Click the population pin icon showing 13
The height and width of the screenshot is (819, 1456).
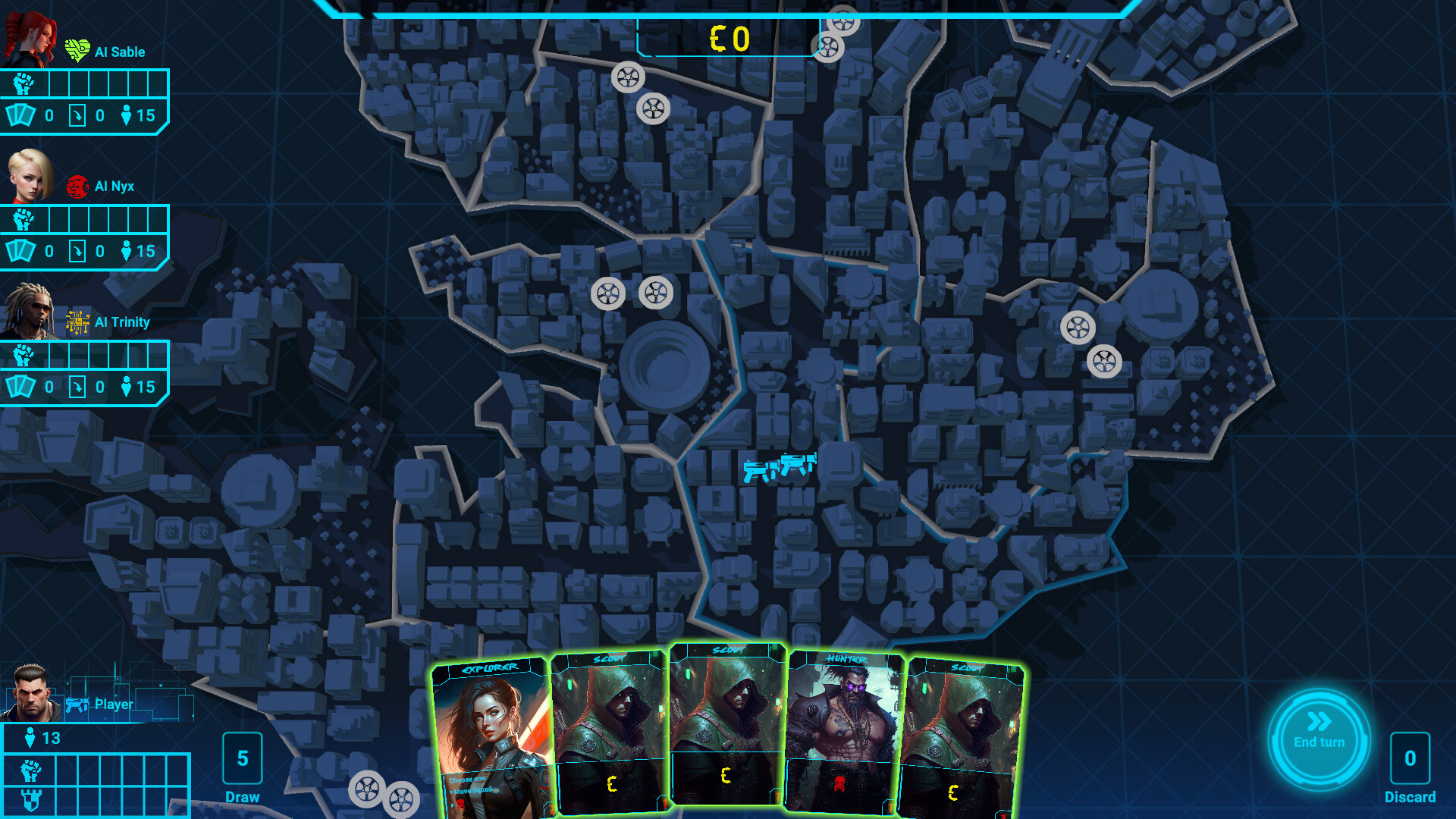click(30, 736)
